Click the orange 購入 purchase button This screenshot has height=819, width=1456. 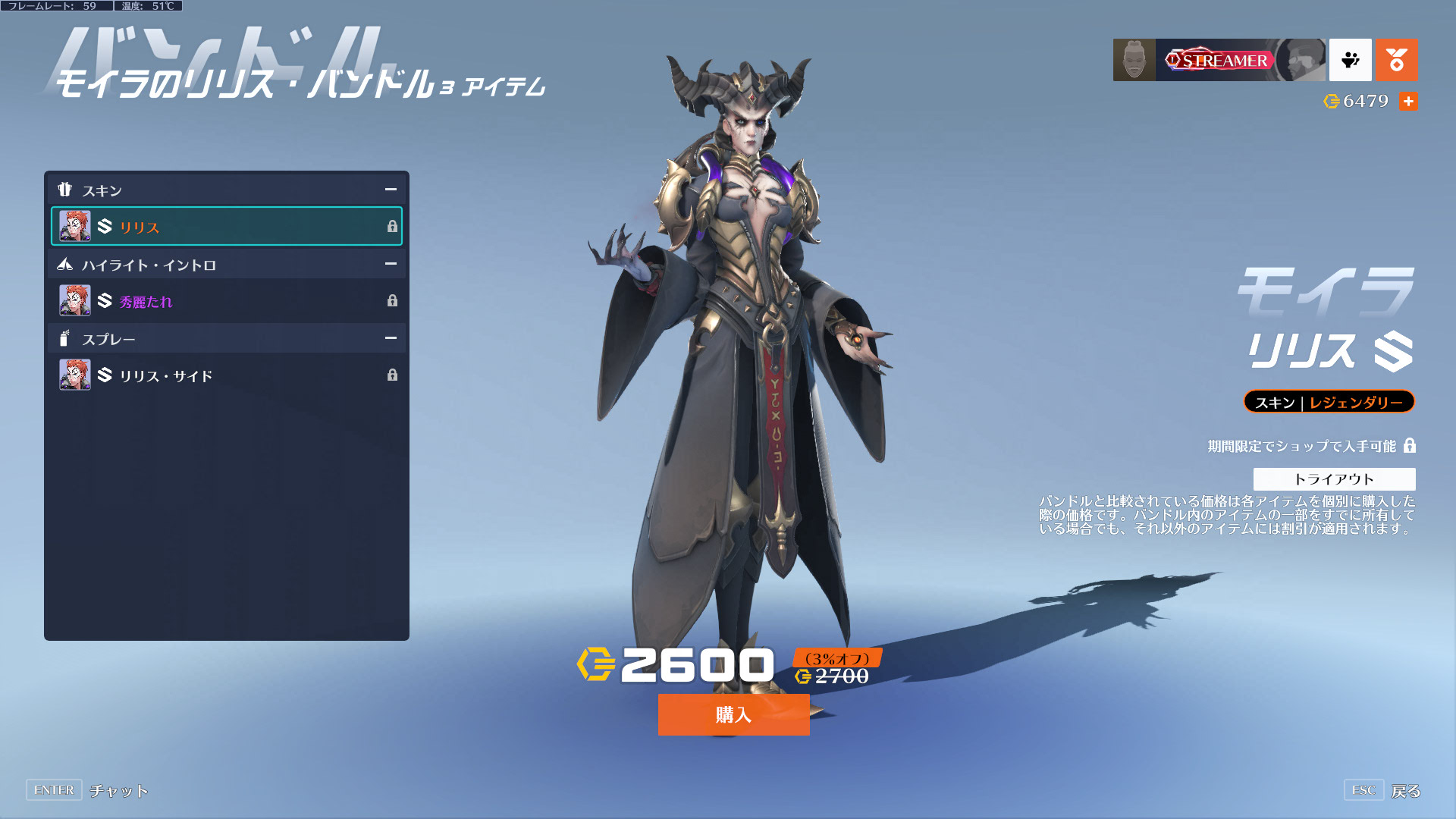(x=733, y=714)
